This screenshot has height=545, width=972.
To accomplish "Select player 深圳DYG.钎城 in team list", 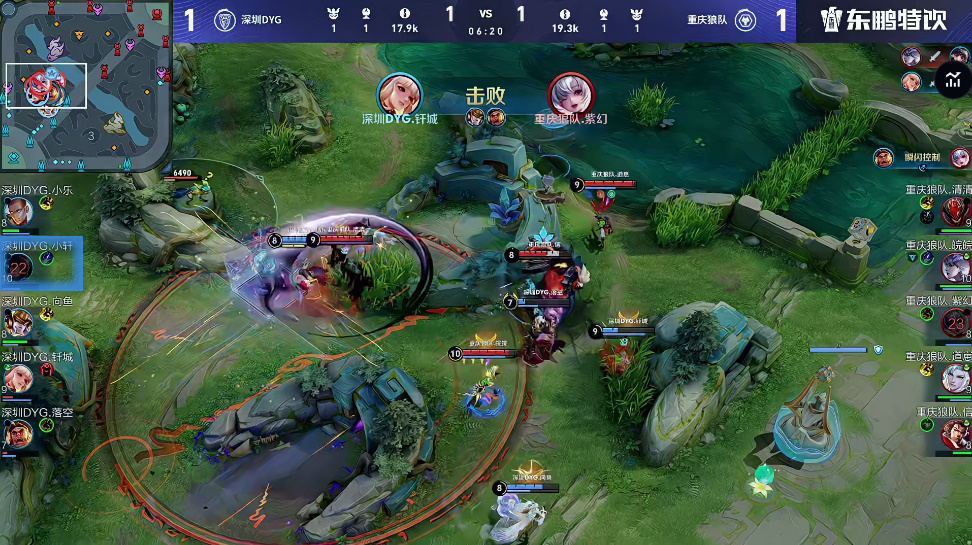I will 19,378.
